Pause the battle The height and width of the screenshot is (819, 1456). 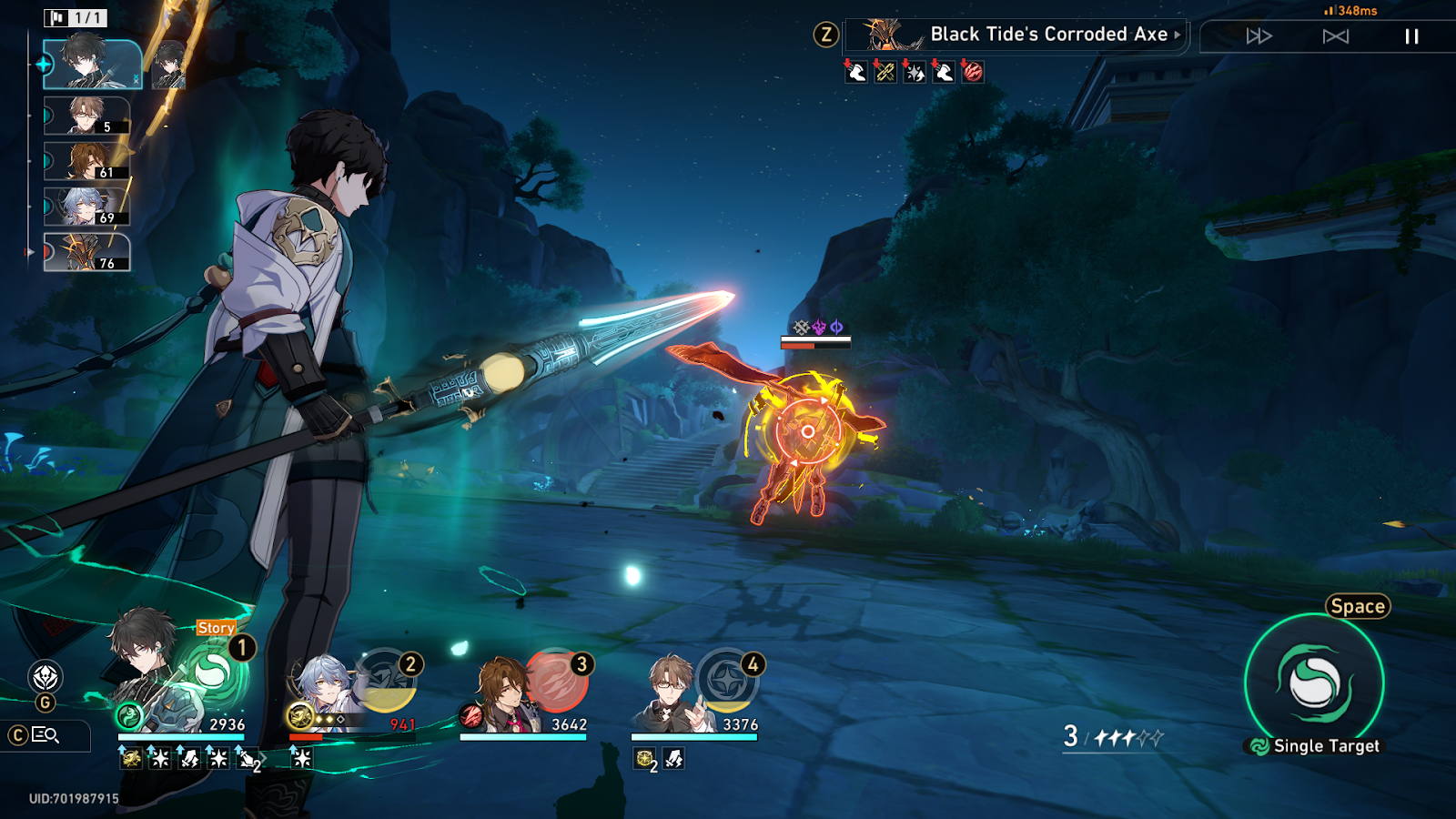tap(1411, 36)
